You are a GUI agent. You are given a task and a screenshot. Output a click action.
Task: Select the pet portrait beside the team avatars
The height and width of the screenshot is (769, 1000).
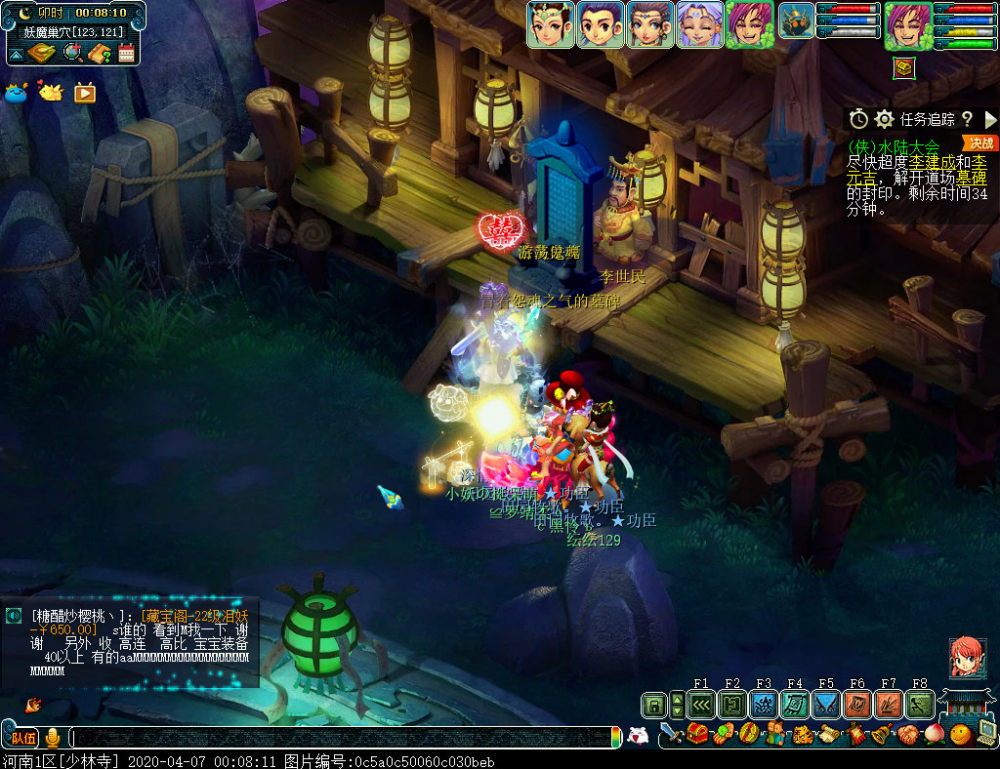pos(797,21)
